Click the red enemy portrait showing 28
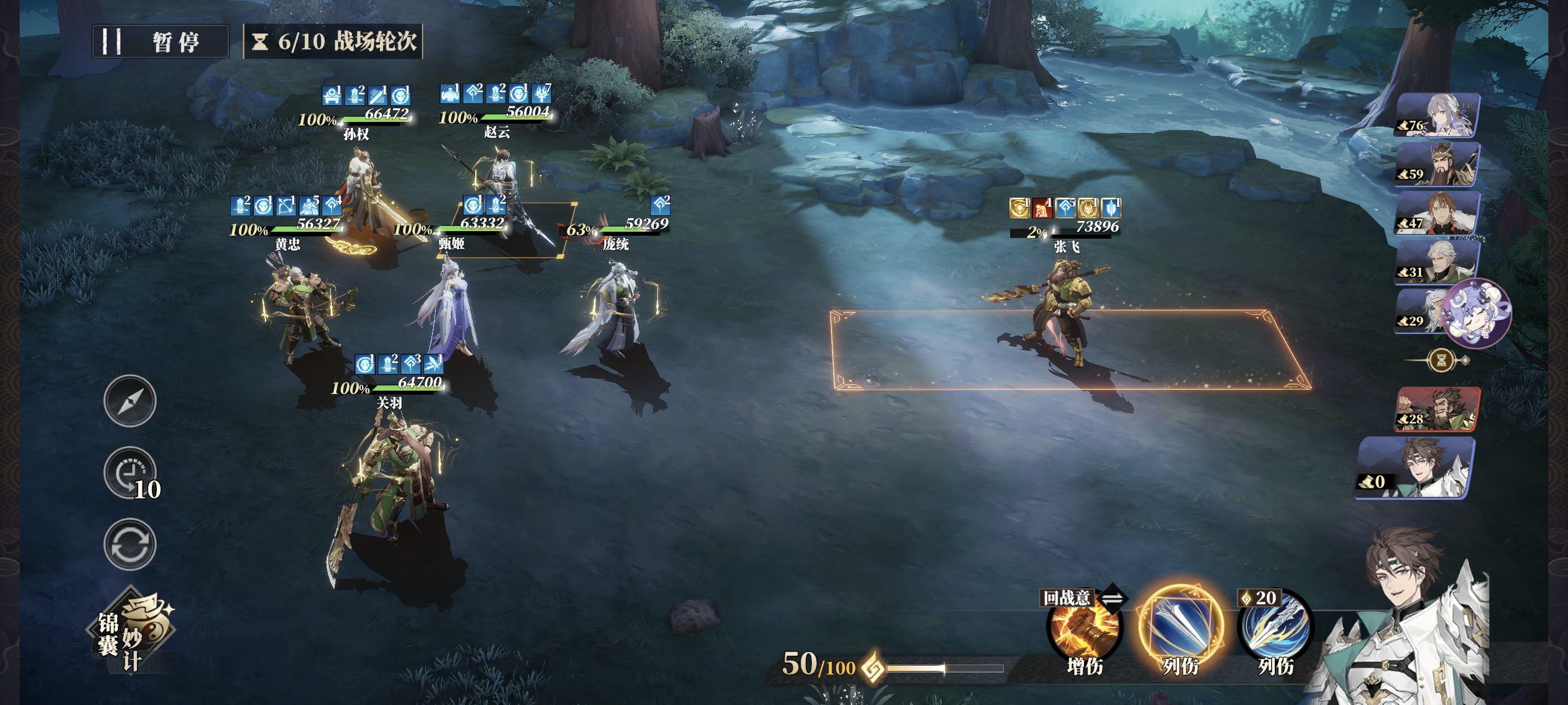1568x705 pixels. click(x=1437, y=409)
